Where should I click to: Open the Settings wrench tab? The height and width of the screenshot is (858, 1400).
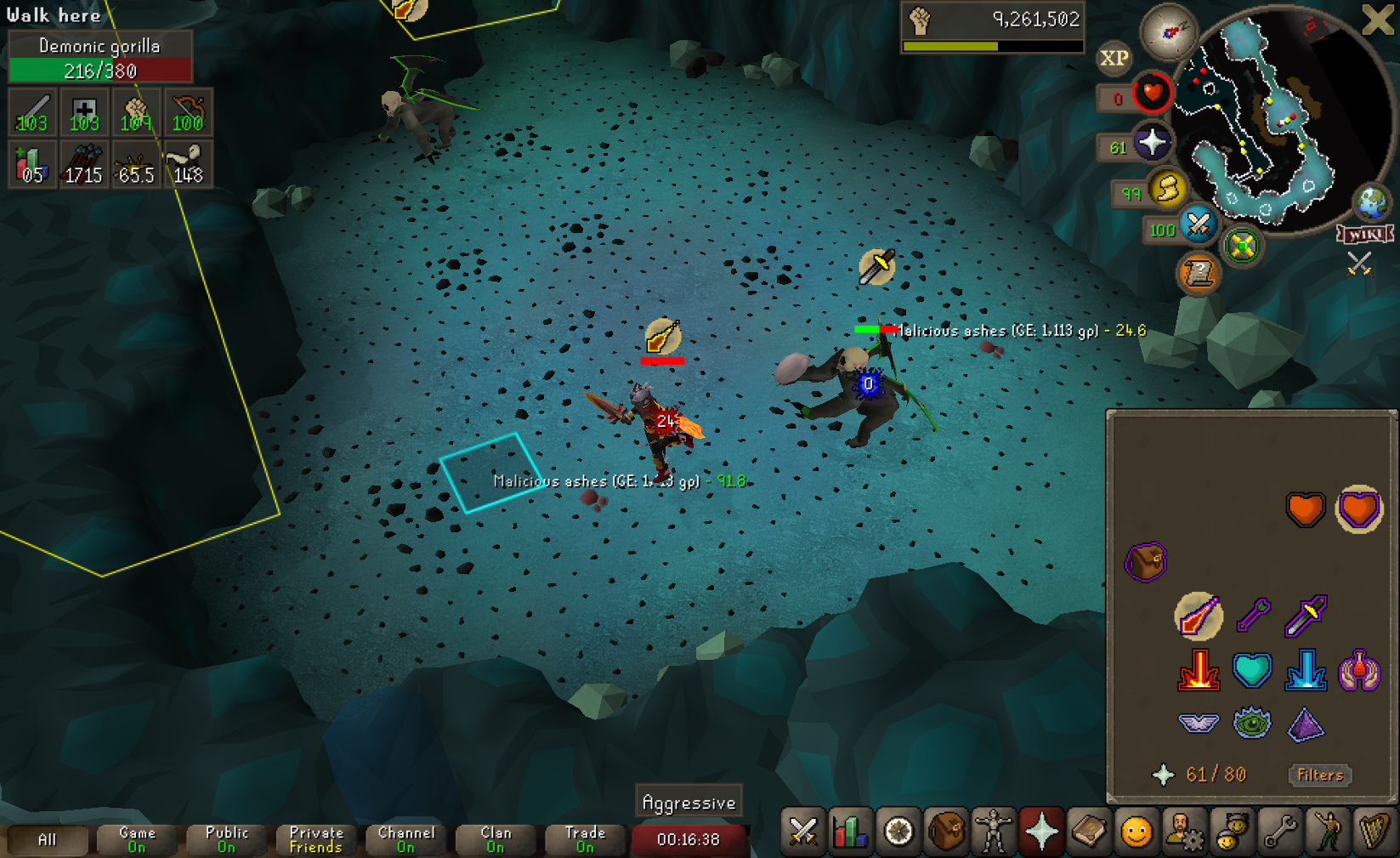1279,832
